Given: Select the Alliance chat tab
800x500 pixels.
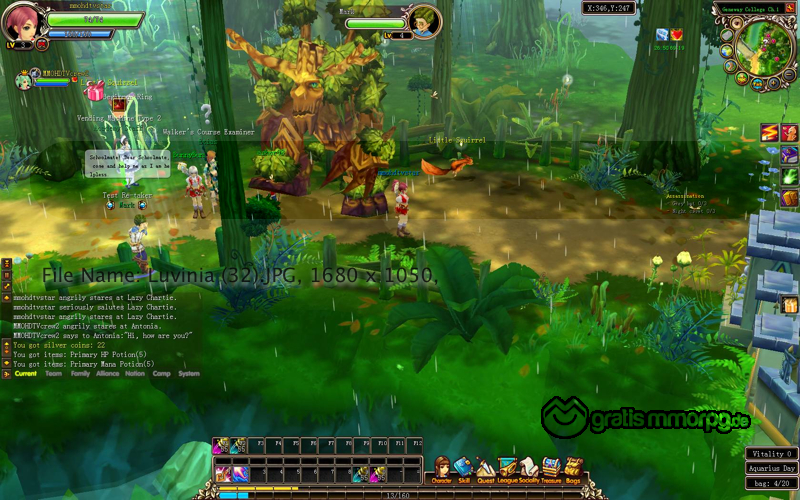Looking at the screenshot, I should point(107,374).
